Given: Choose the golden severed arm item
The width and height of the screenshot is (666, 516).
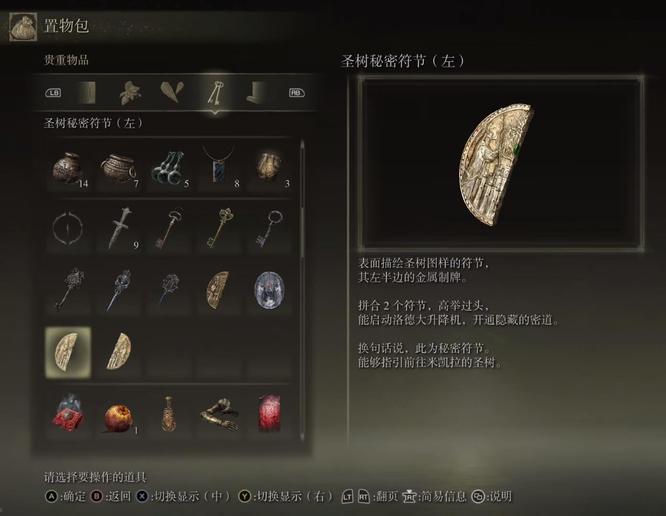Looking at the screenshot, I should [x=218, y=413].
